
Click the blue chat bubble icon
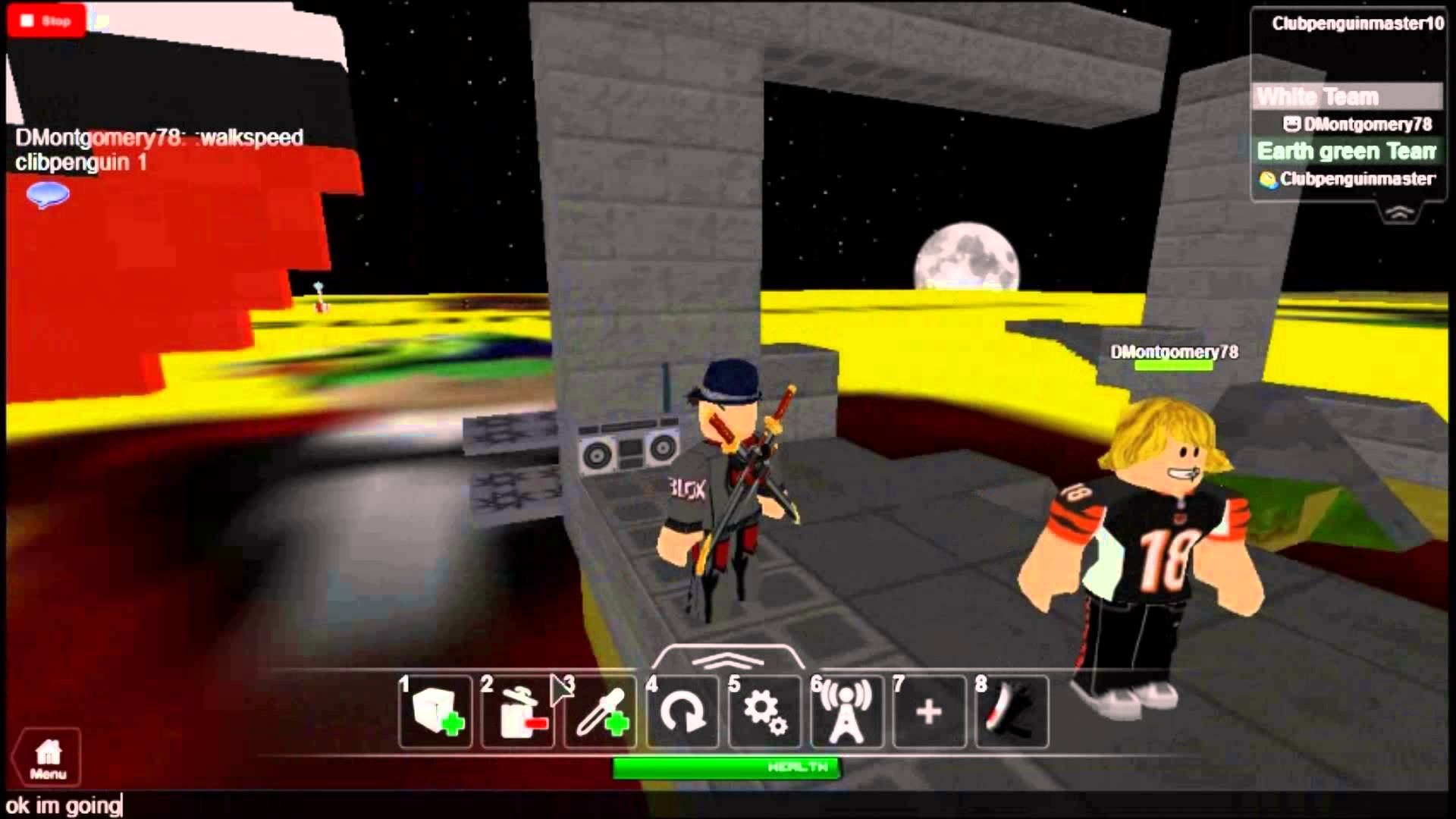tap(48, 196)
